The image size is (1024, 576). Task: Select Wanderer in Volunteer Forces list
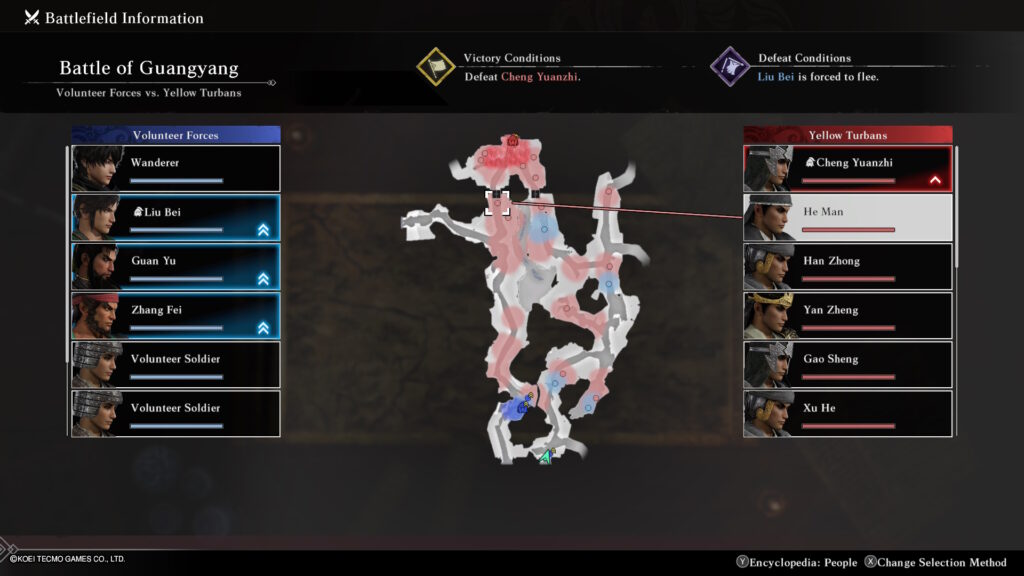coord(176,169)
